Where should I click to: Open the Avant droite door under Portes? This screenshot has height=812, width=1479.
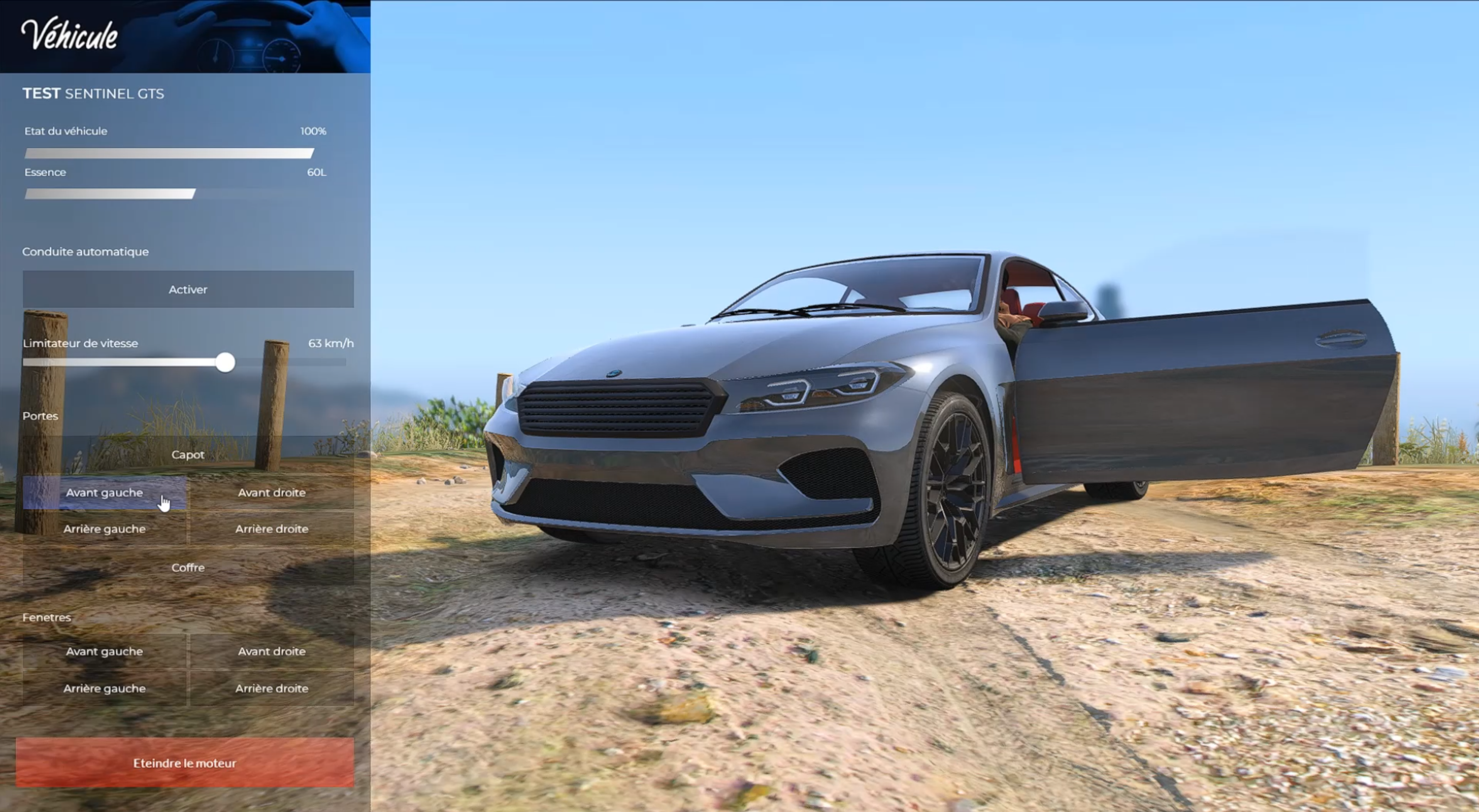click(272, 492)
